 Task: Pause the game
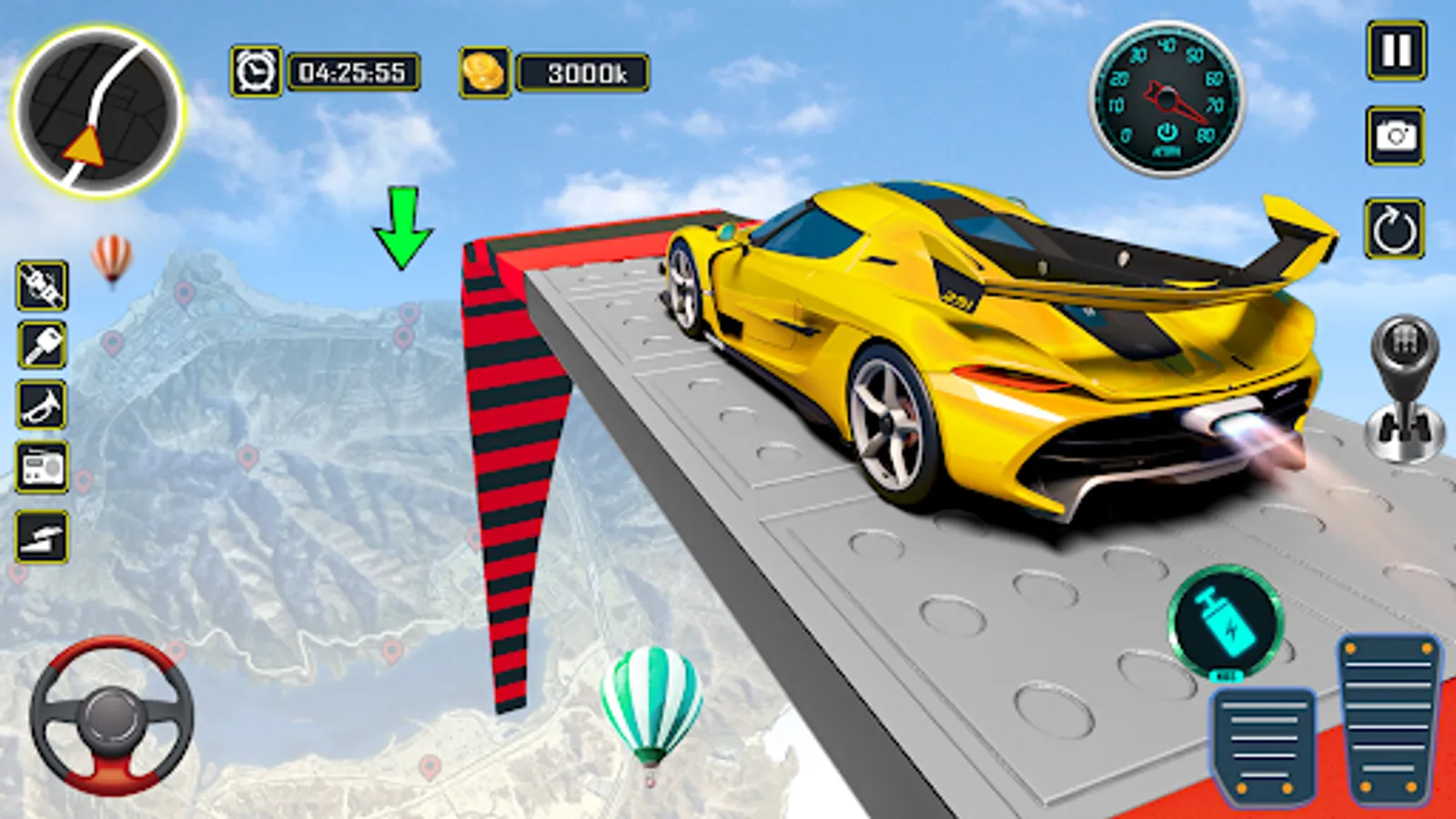1396,51
